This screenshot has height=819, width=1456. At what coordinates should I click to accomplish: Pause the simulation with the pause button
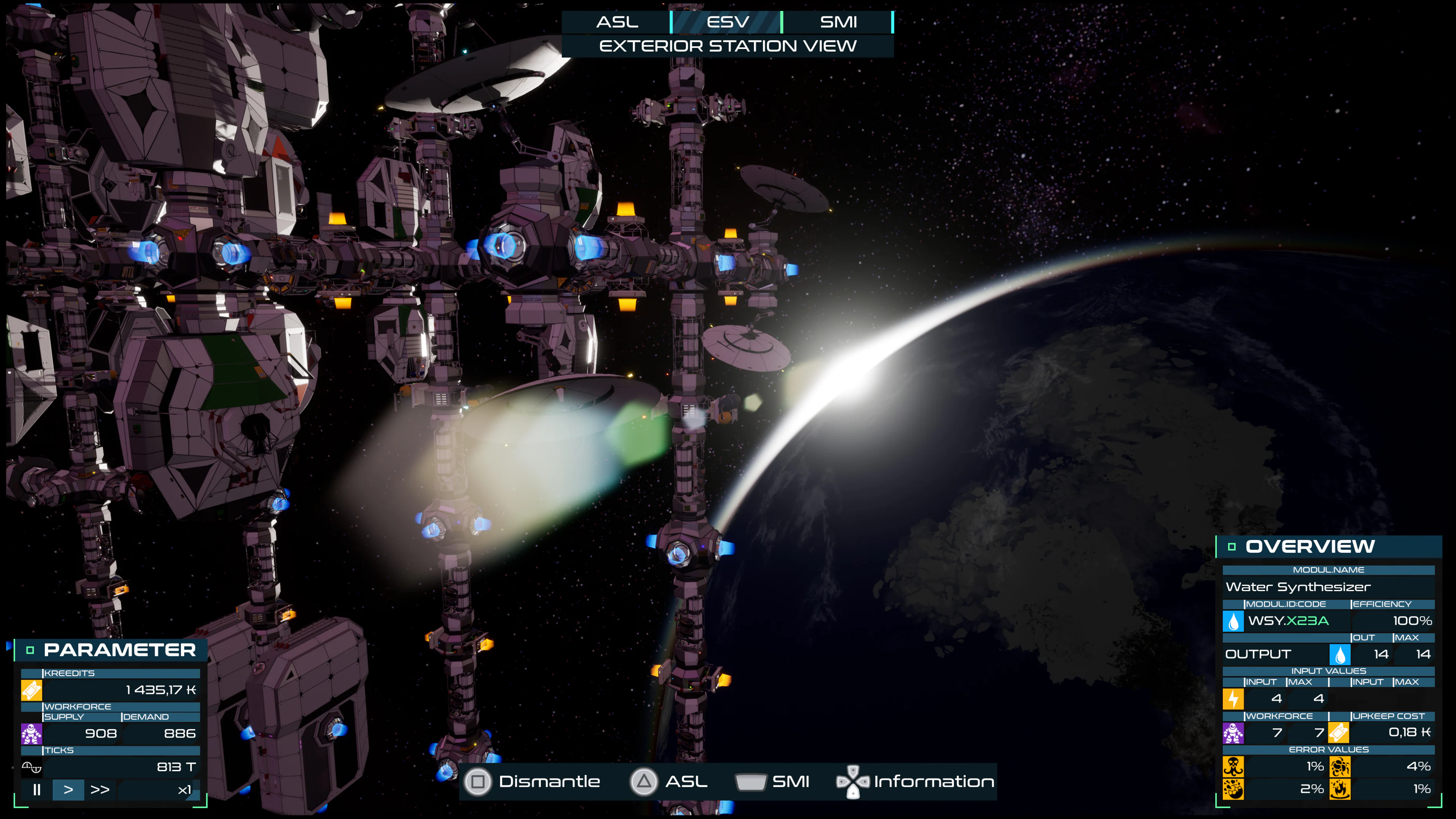(x=37, y=790)
